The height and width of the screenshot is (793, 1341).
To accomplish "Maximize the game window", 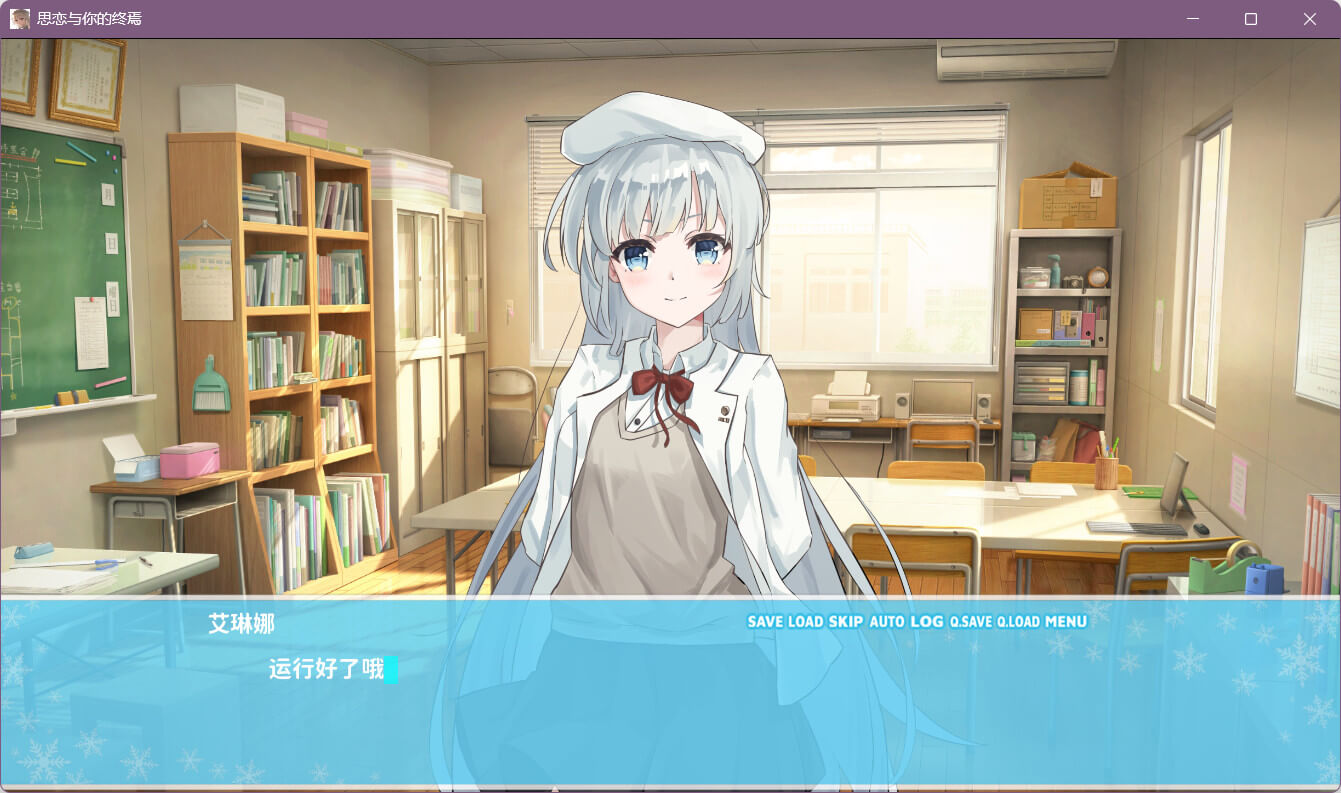I will [1251, 19].
